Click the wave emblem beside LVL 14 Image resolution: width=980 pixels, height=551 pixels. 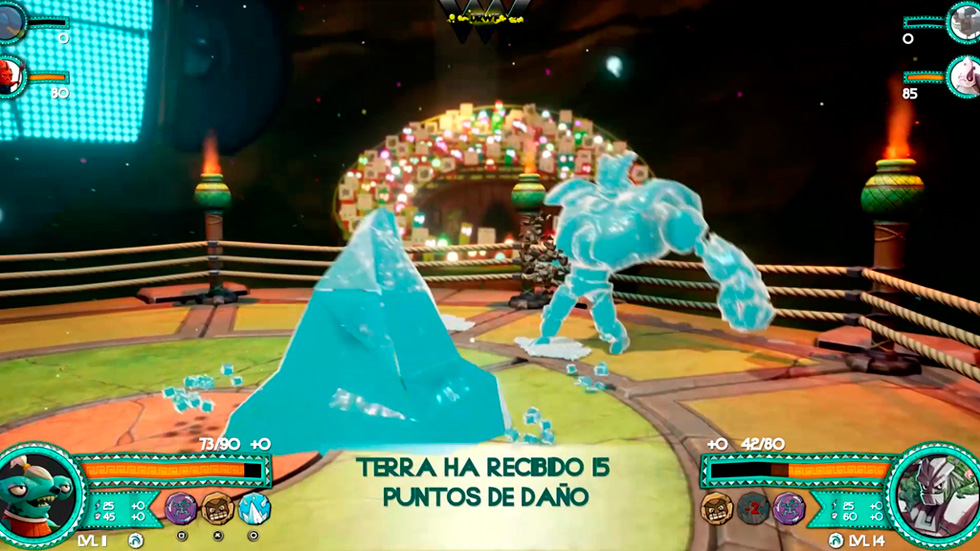836,541
